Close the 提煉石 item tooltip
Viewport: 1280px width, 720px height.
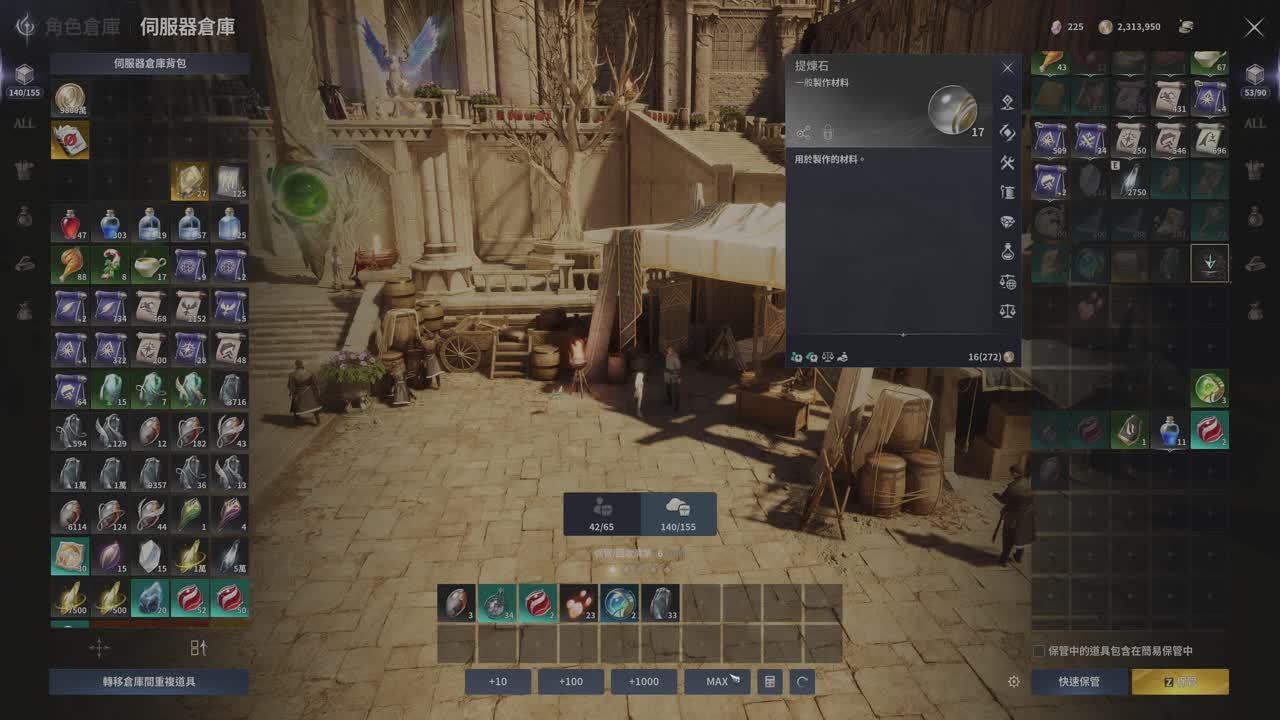(1007, 68)
